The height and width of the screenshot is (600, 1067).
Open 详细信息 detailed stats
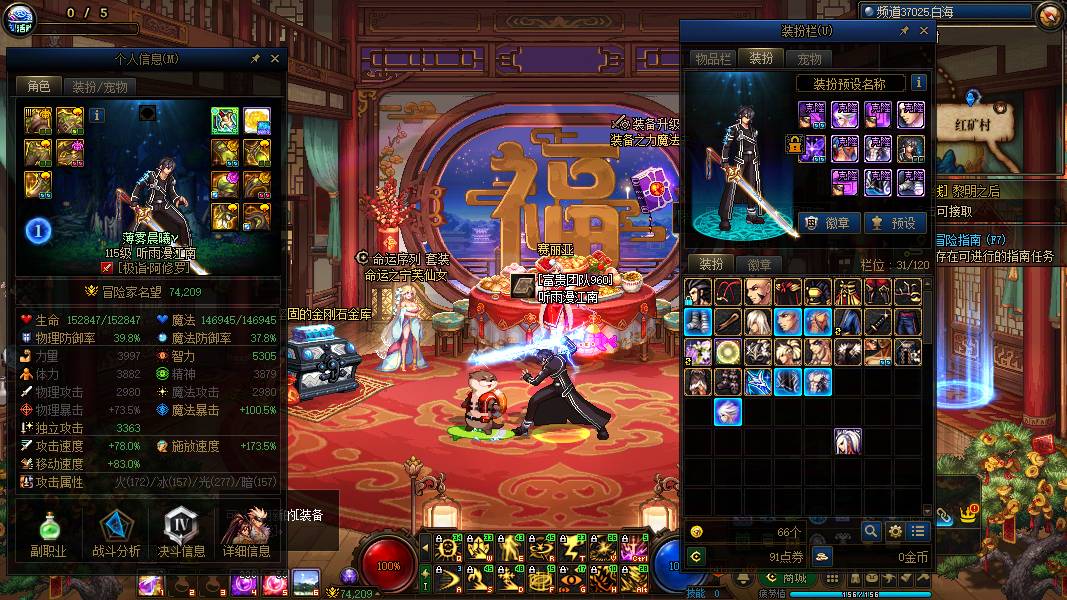tap(247, 533)
